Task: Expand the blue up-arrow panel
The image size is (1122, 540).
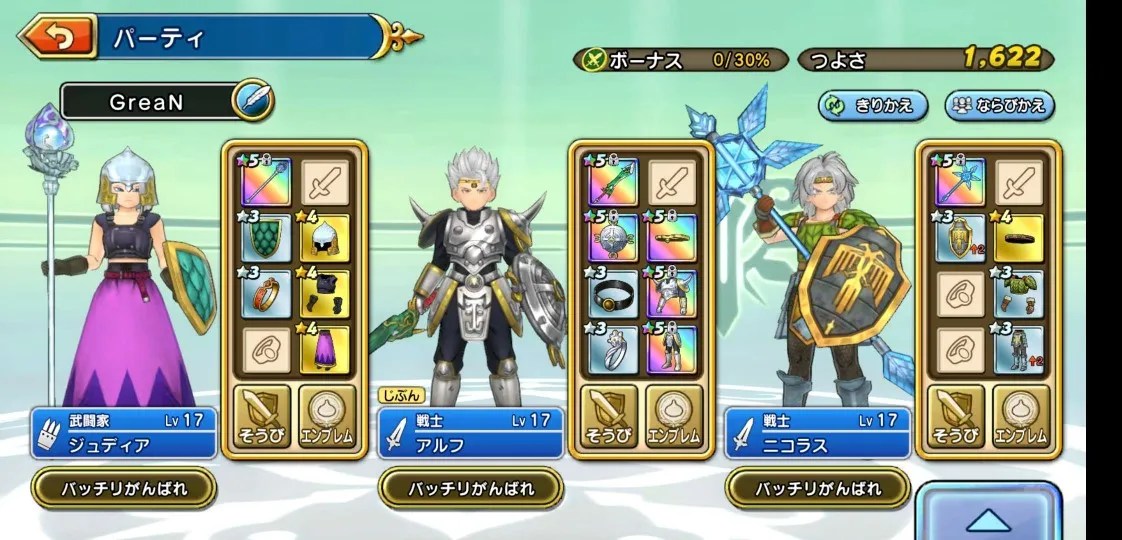Action: (988, 517)
